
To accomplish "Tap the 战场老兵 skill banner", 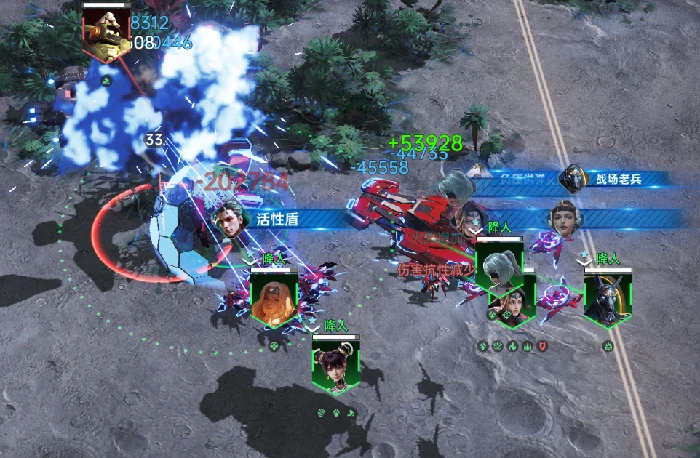I will (618, 179).
